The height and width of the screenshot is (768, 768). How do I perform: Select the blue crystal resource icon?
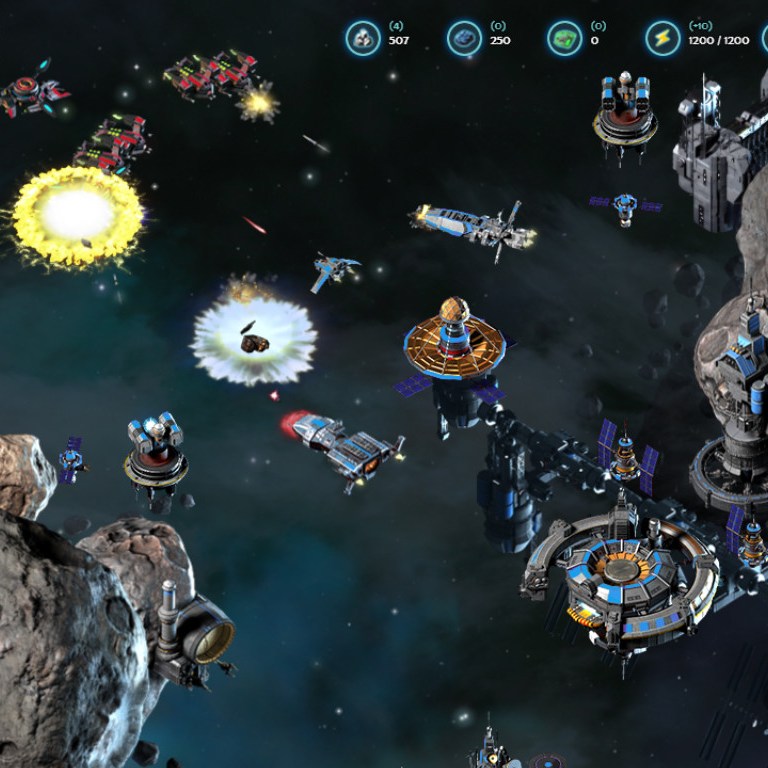point(464,38)
